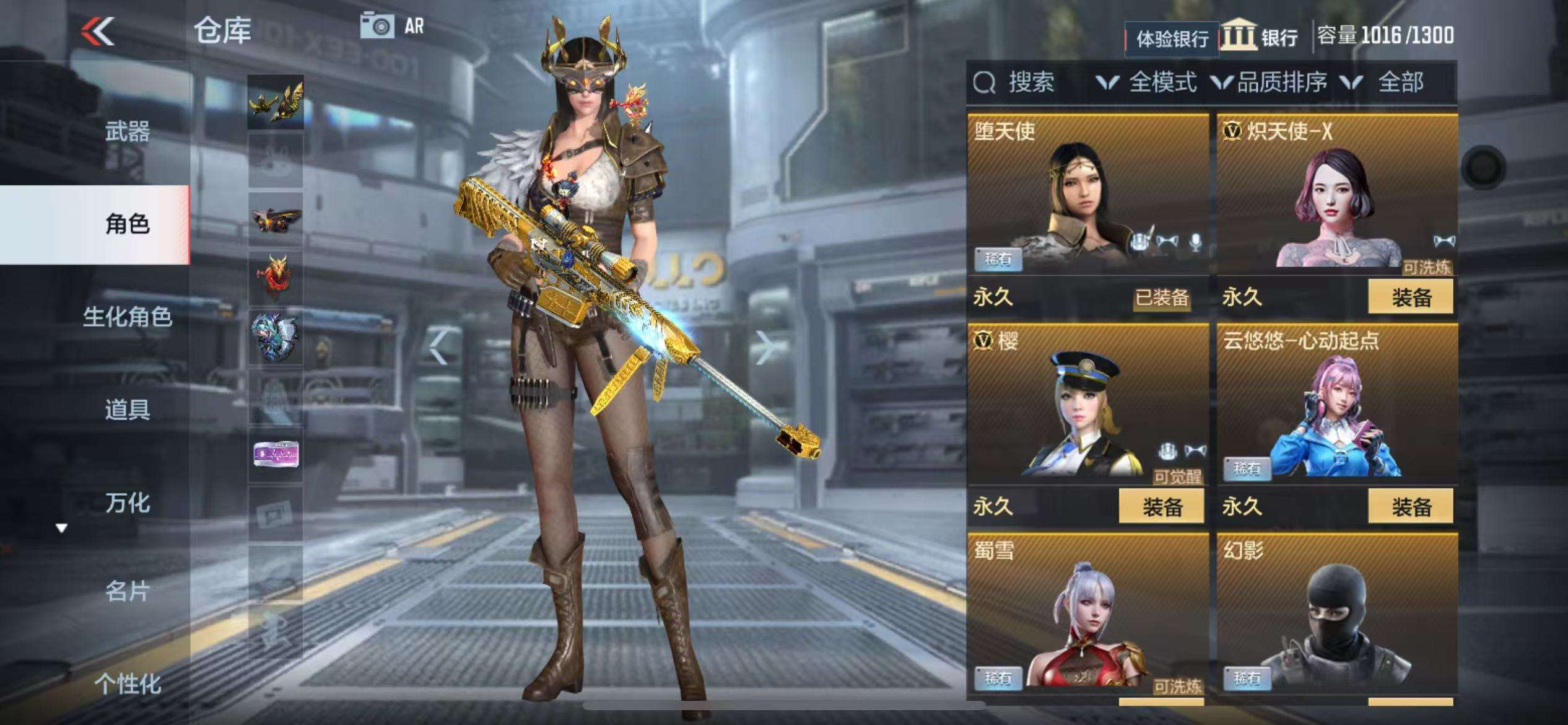Open the 全部 filter dropdown

(1387, 82)
